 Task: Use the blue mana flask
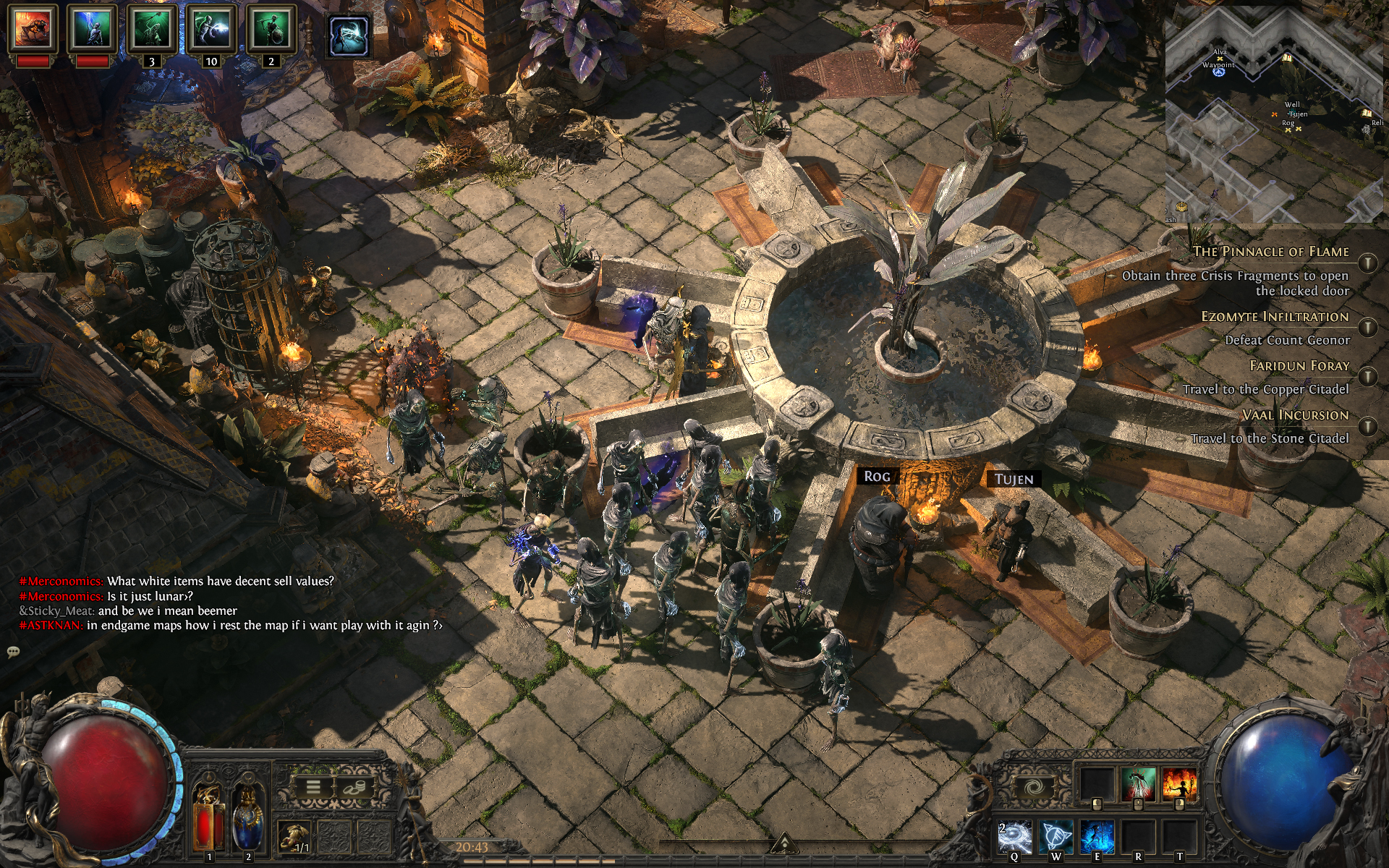click(x=248, y=817)
